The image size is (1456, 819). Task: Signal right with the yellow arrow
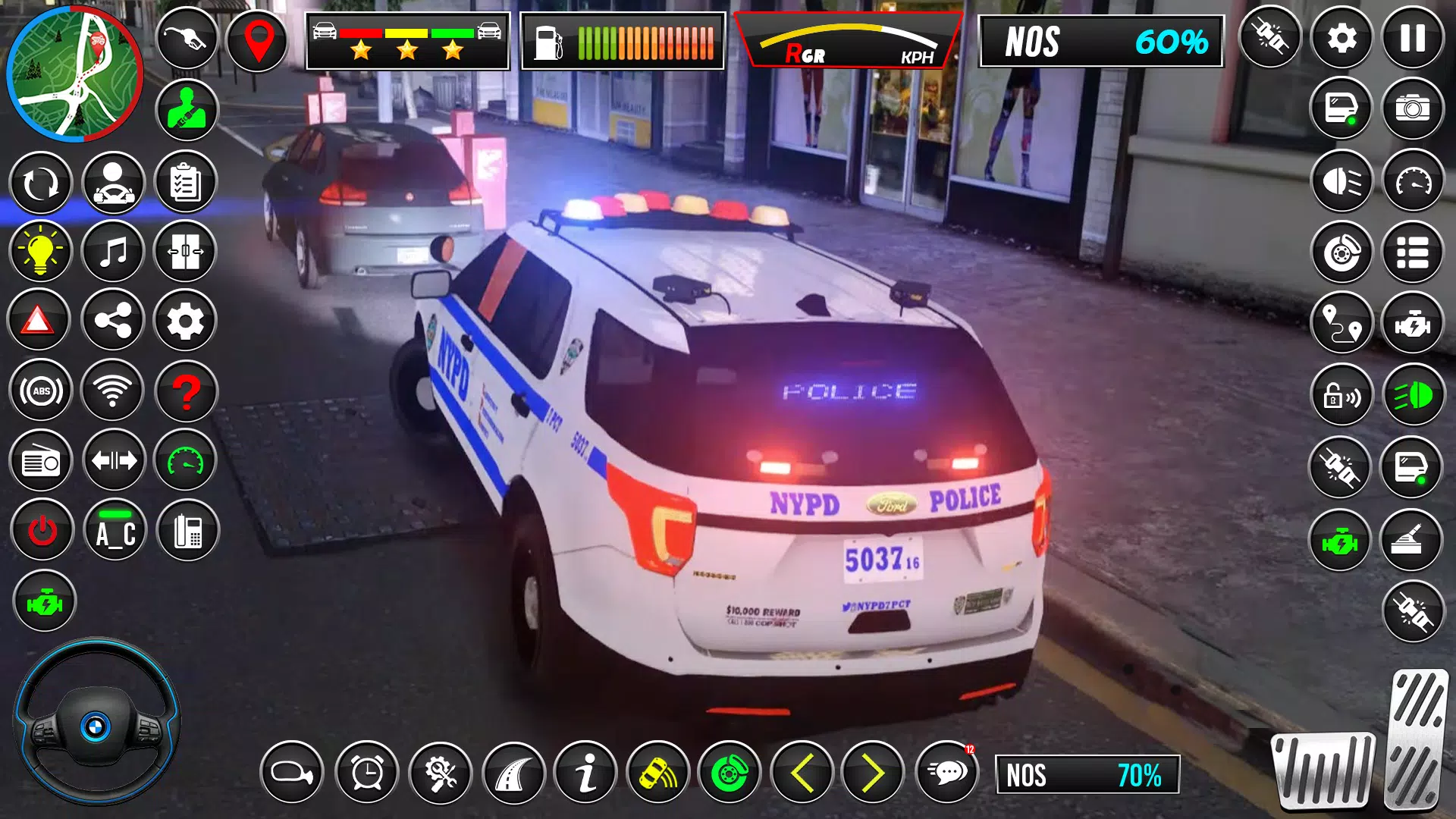tap(873, 773)
